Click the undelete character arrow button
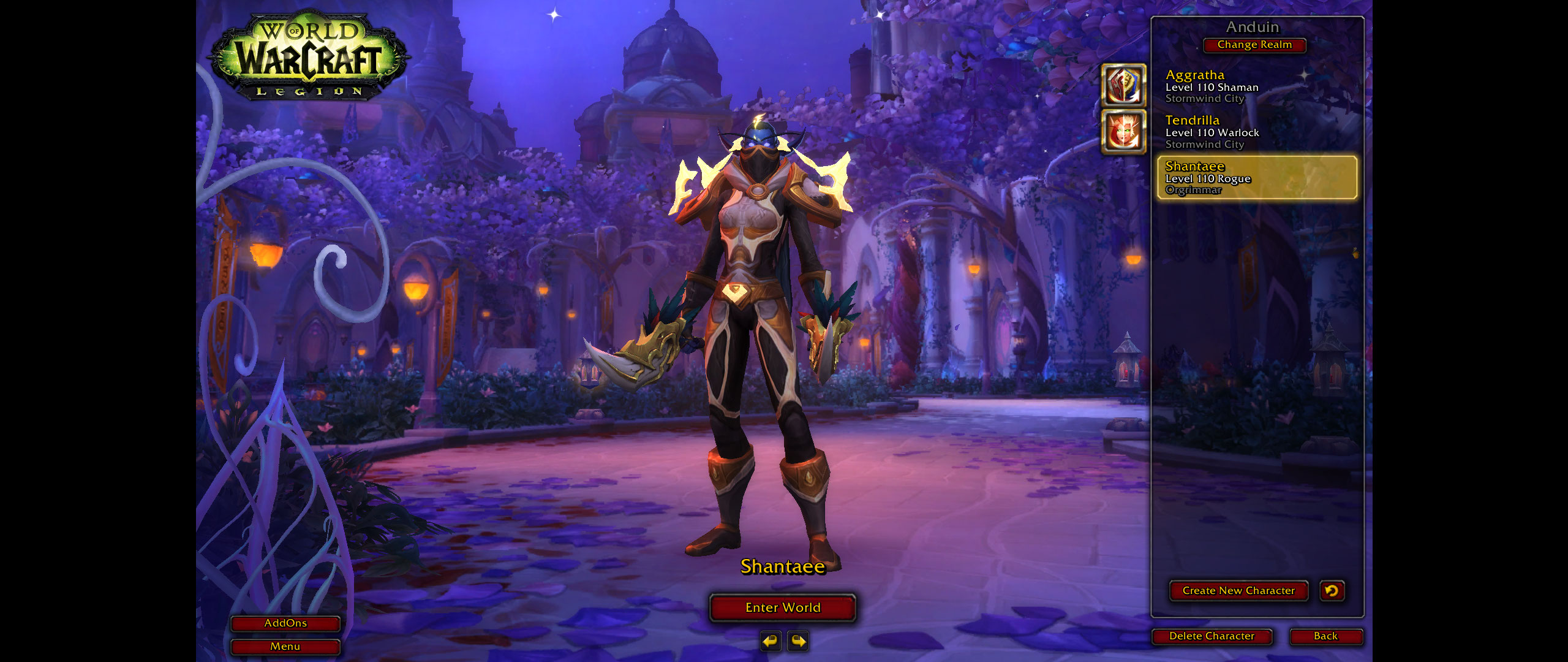The image size is (1568, 662). 1332,591
